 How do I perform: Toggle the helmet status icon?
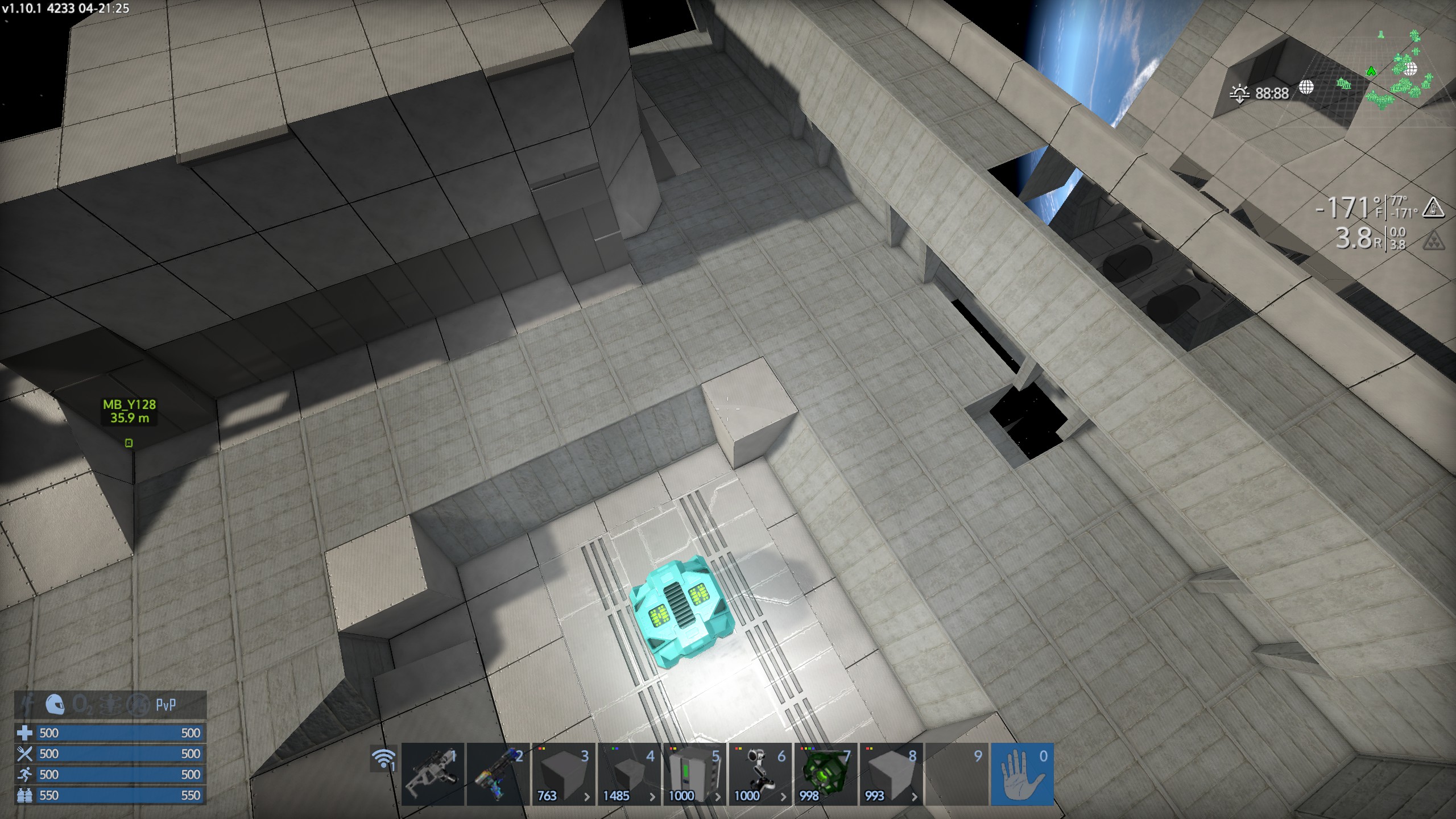coord(55,705)
